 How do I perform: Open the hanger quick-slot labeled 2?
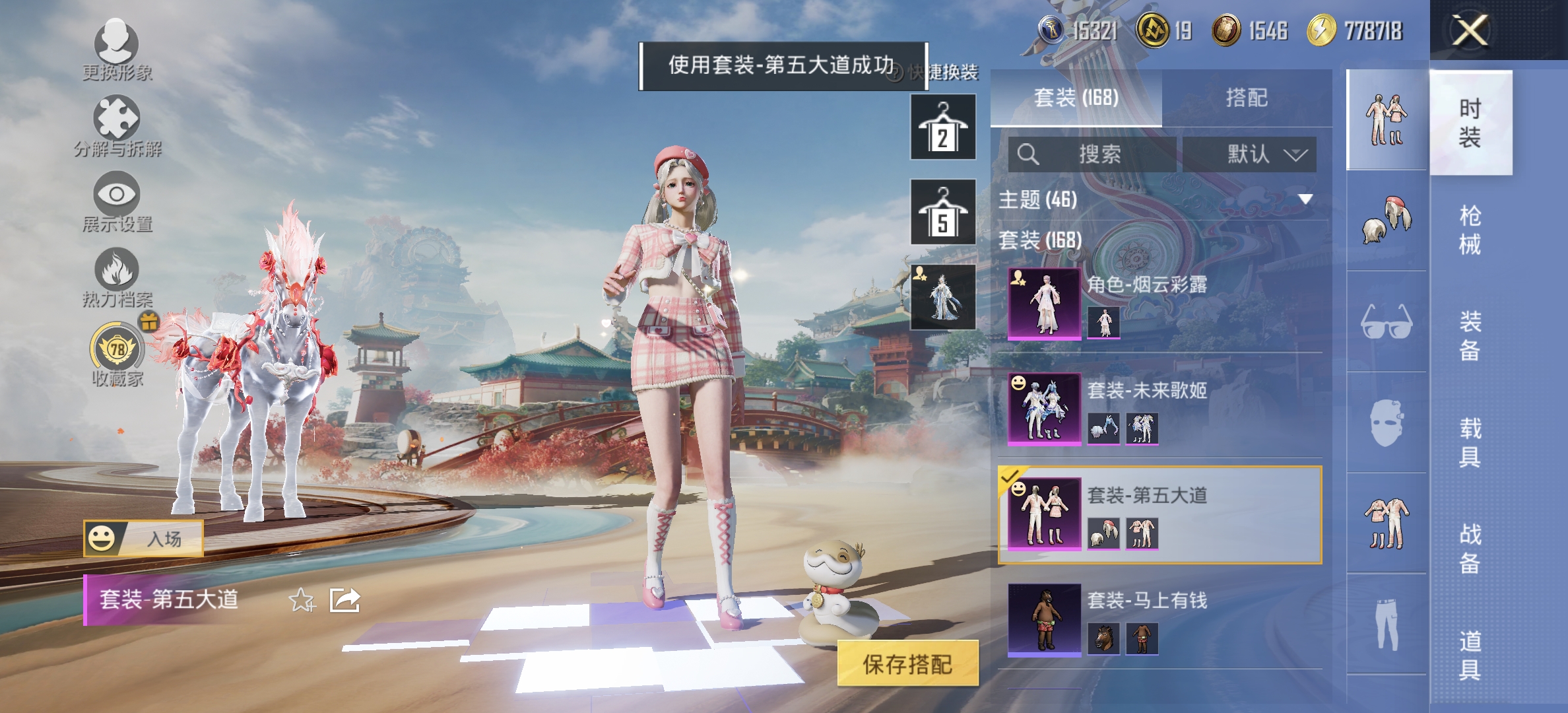tap(942, 127)
